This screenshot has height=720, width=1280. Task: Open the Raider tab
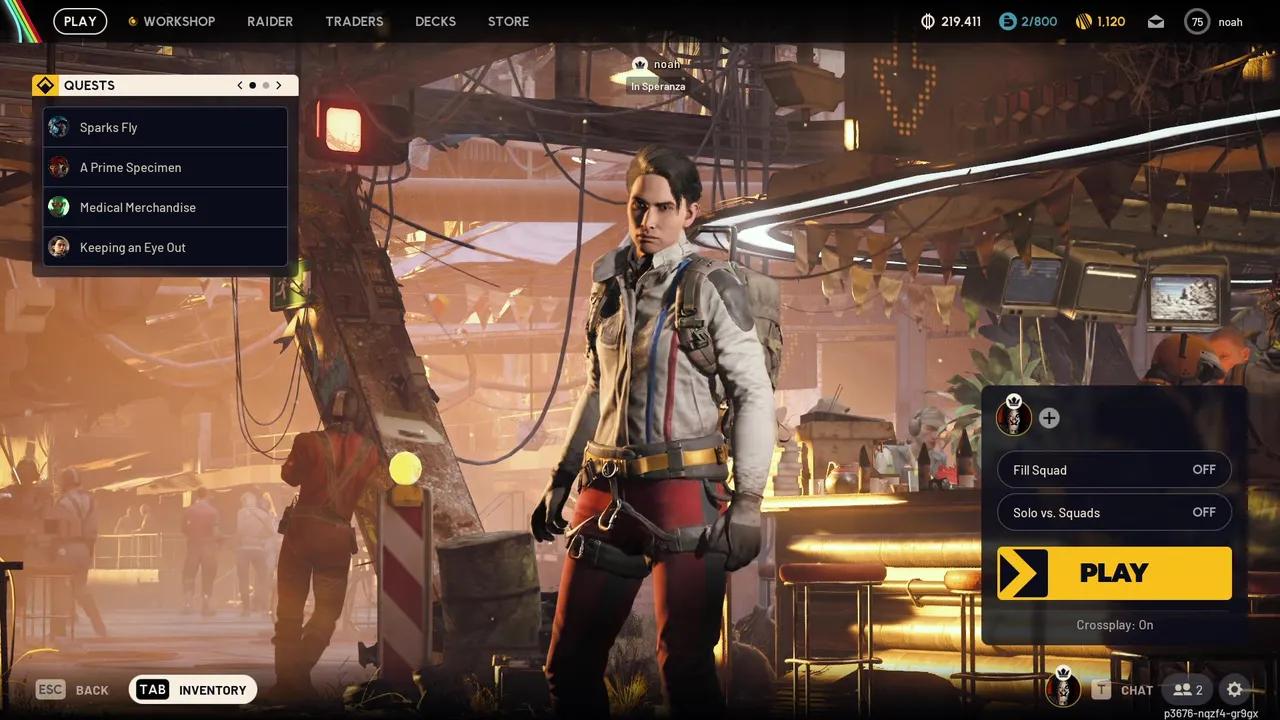(270, 21)
